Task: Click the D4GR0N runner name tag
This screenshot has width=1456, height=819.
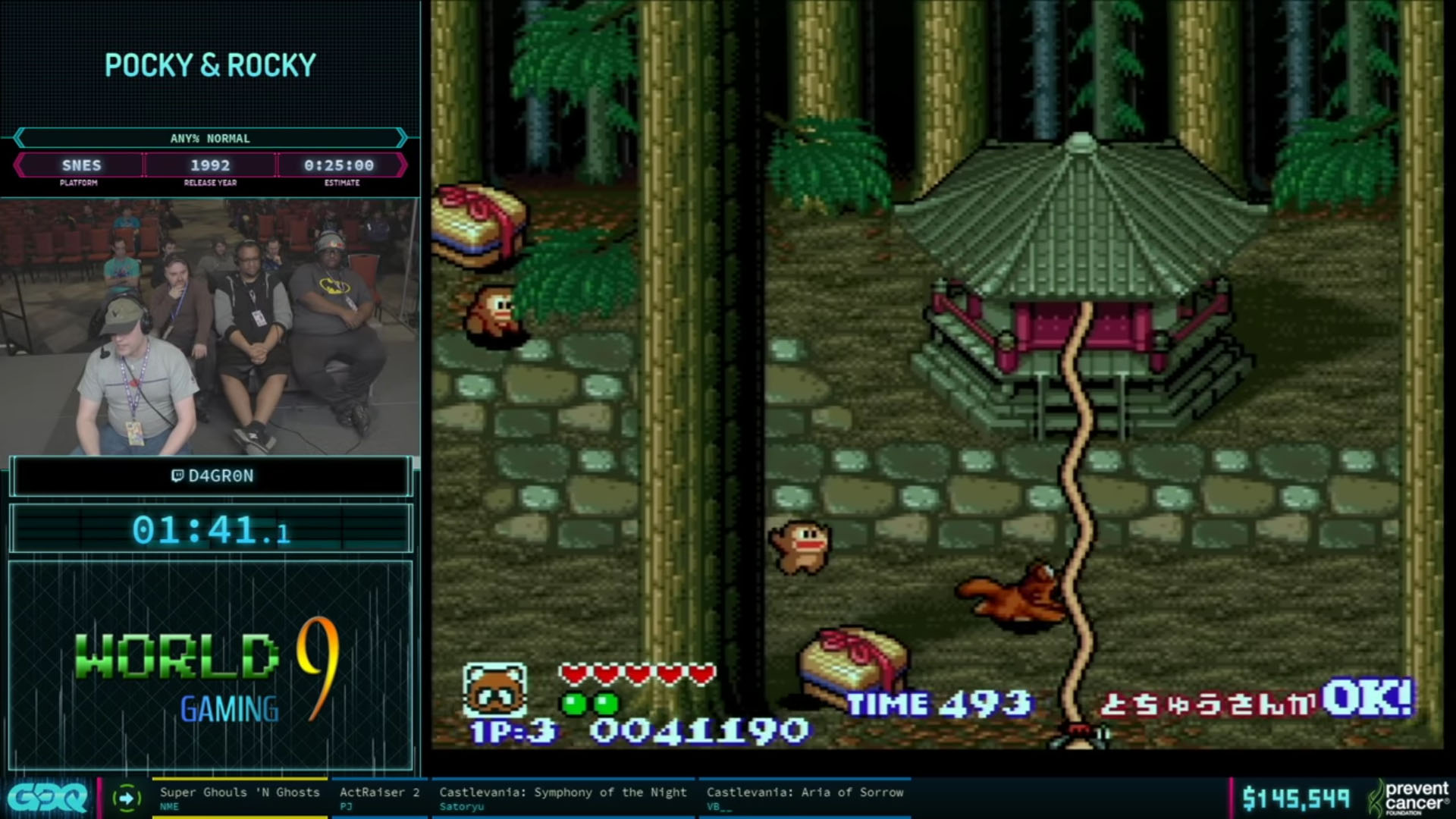Action: 212,476
